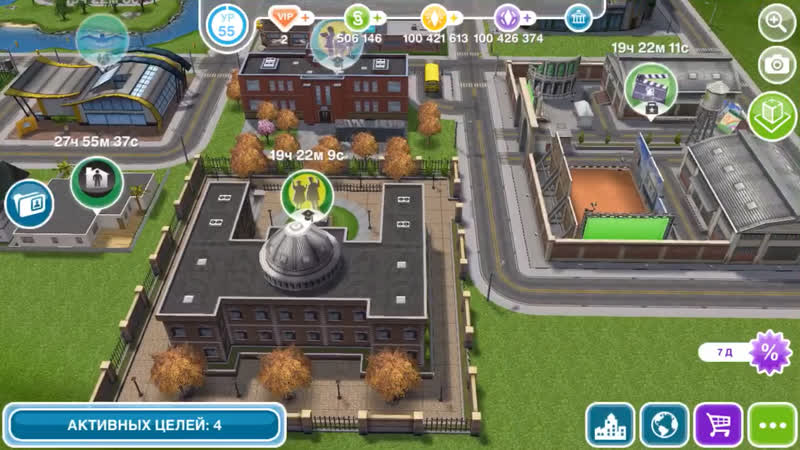Open the town buildings menu
800x450 pixels.
[x=610, y=424]
